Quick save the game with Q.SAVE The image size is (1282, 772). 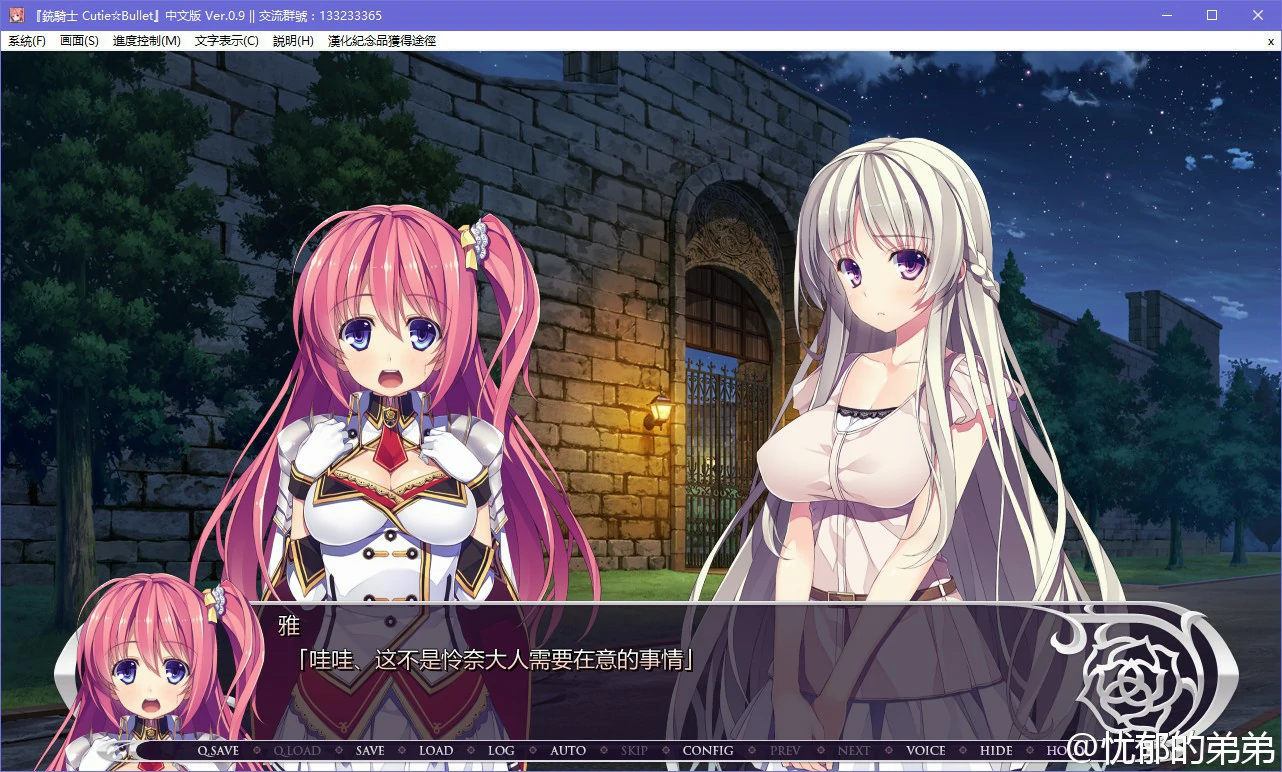pos(219,750)
